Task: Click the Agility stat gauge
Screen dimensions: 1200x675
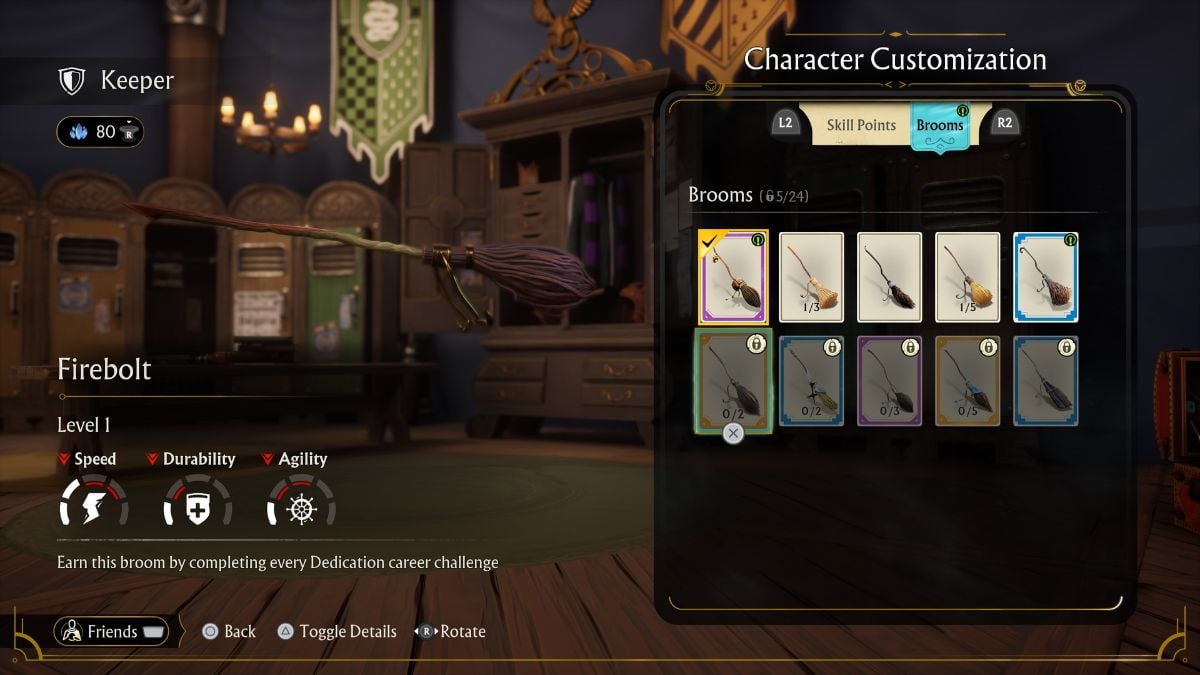Action: (301, 501)
